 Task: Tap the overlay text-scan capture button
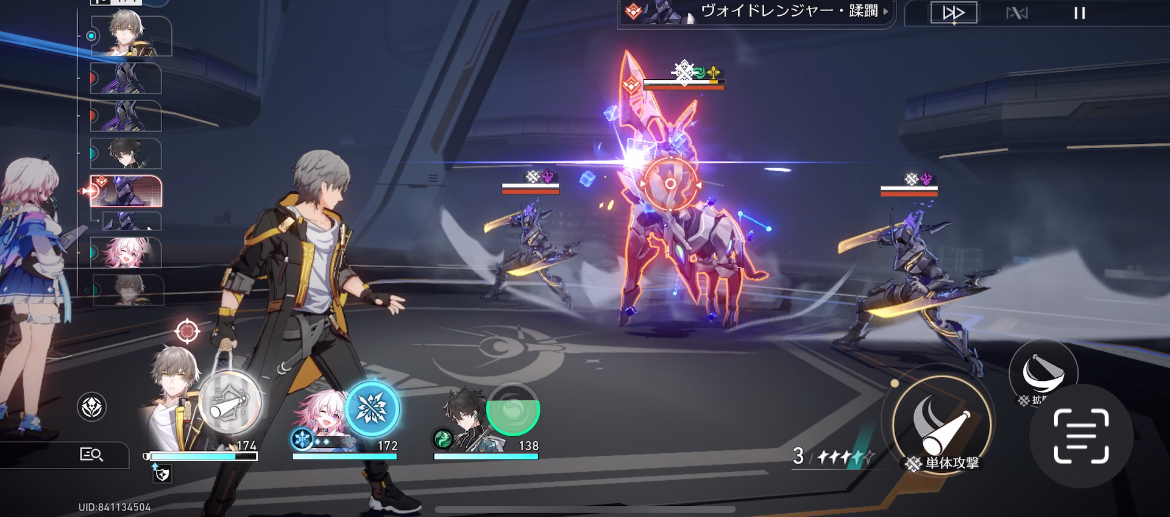[x=1081, y=436]
